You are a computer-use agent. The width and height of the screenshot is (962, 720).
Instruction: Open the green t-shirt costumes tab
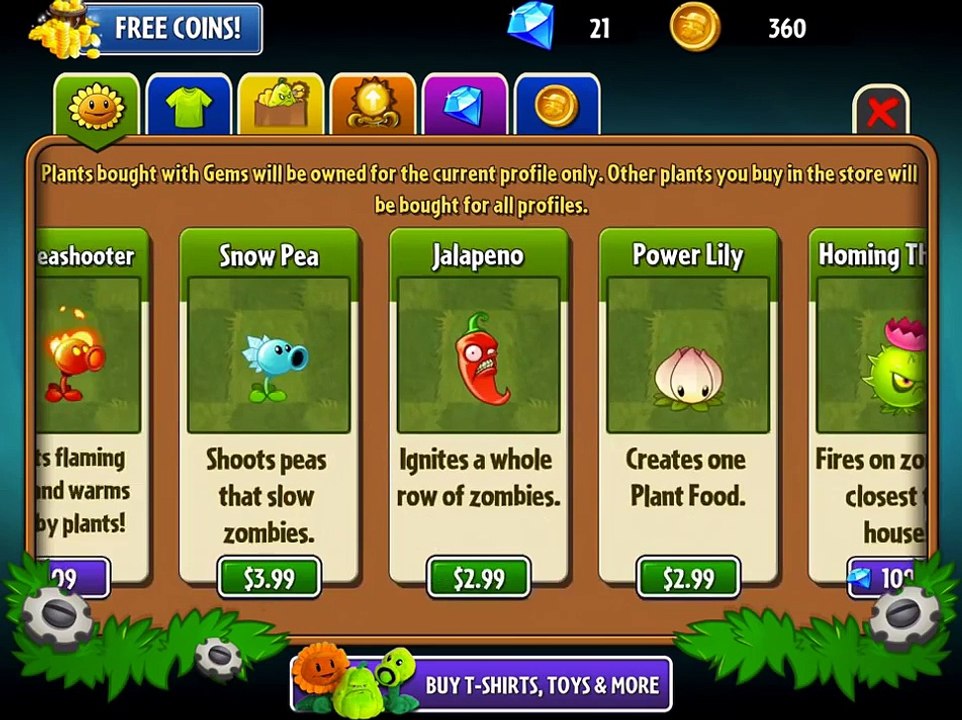point(188,106)
